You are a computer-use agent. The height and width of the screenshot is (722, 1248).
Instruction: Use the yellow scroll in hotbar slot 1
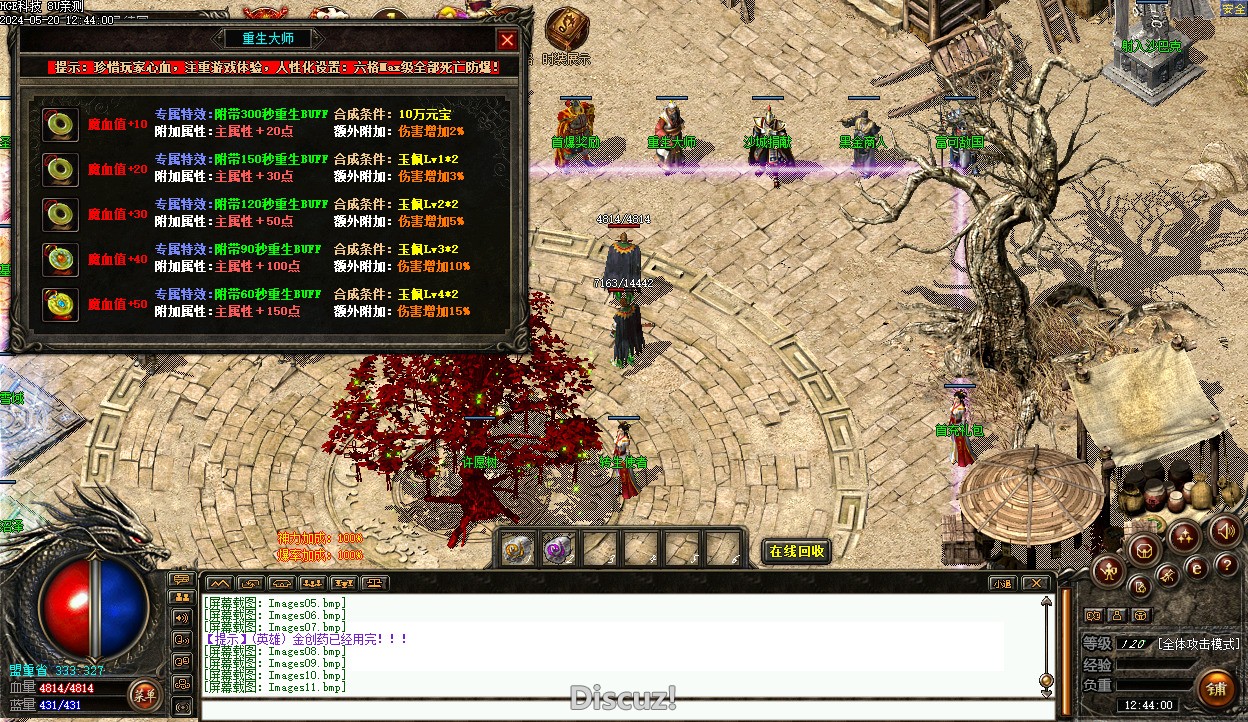pos(517,549)
